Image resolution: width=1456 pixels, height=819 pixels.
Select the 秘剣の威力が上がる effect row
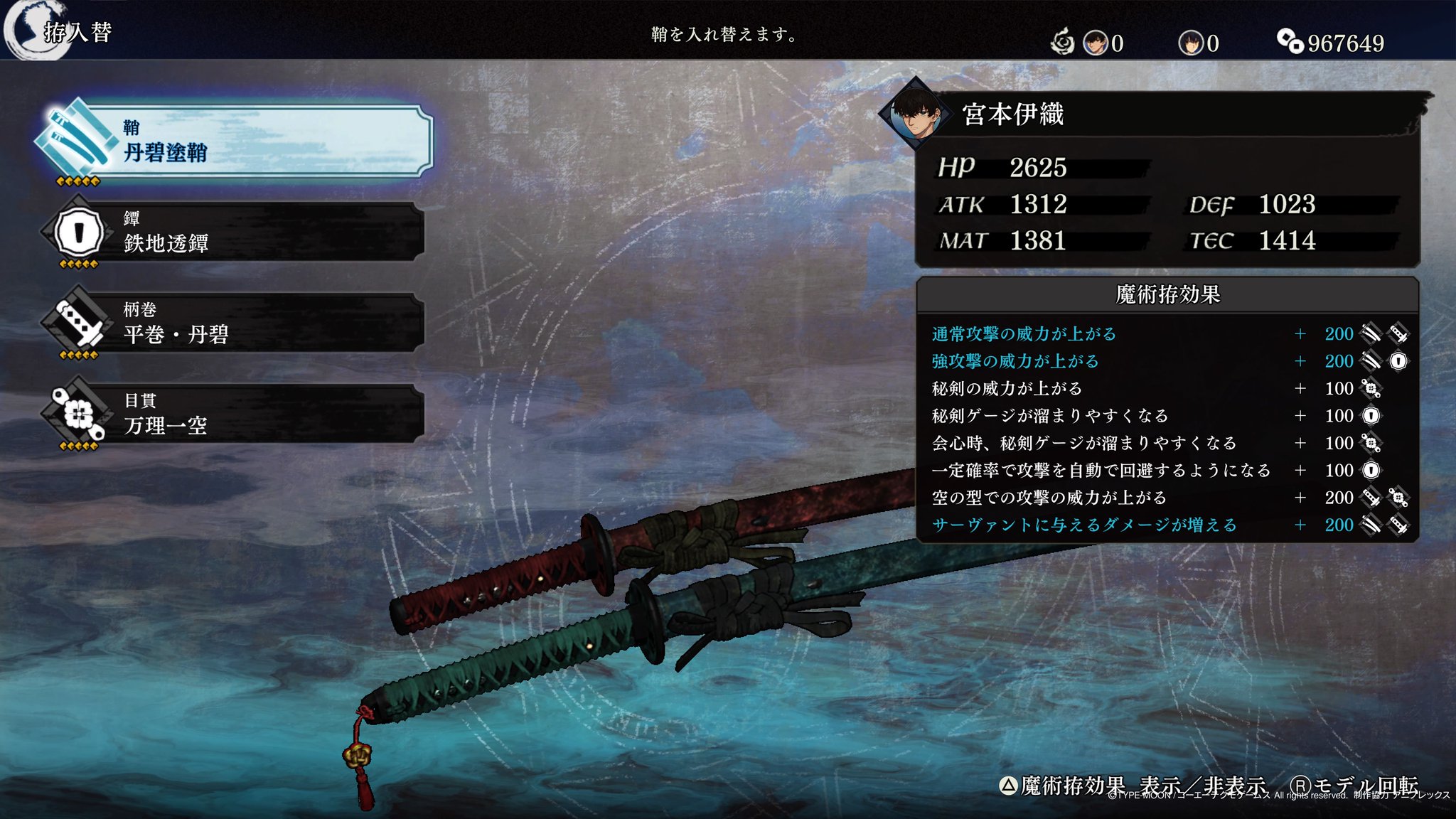1166,389
